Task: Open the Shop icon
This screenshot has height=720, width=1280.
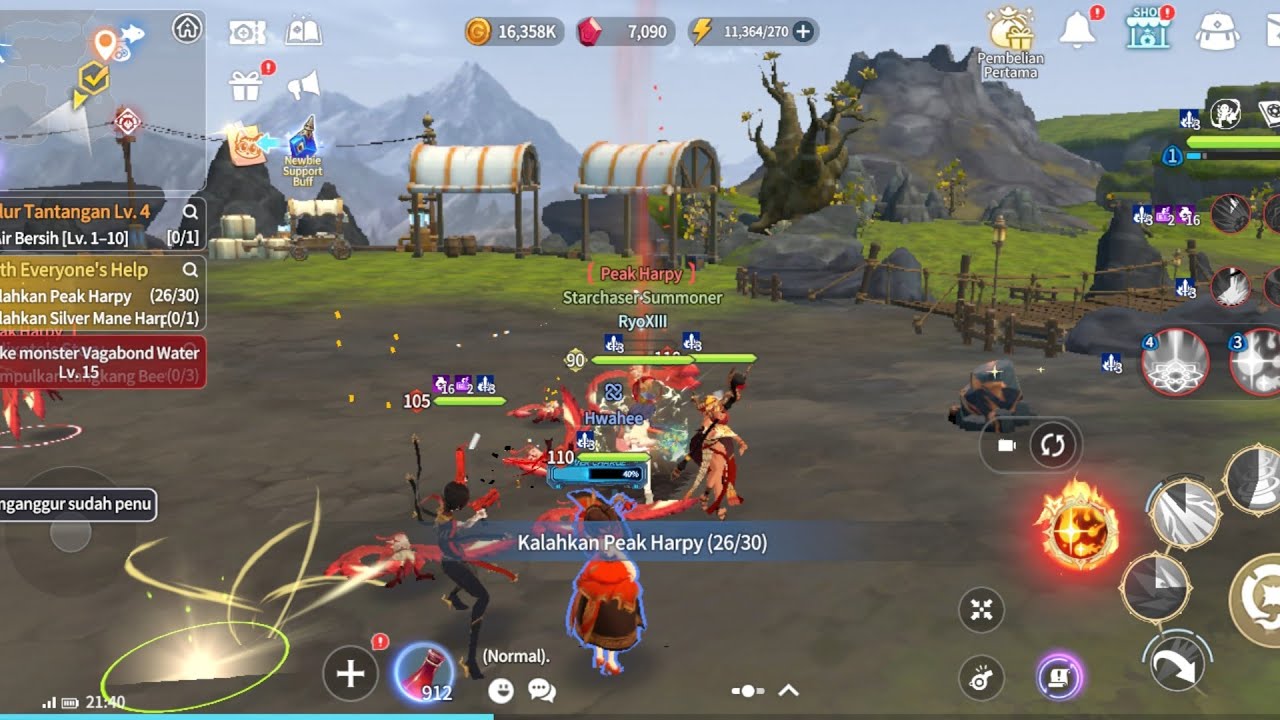Action: point(1147,30)
